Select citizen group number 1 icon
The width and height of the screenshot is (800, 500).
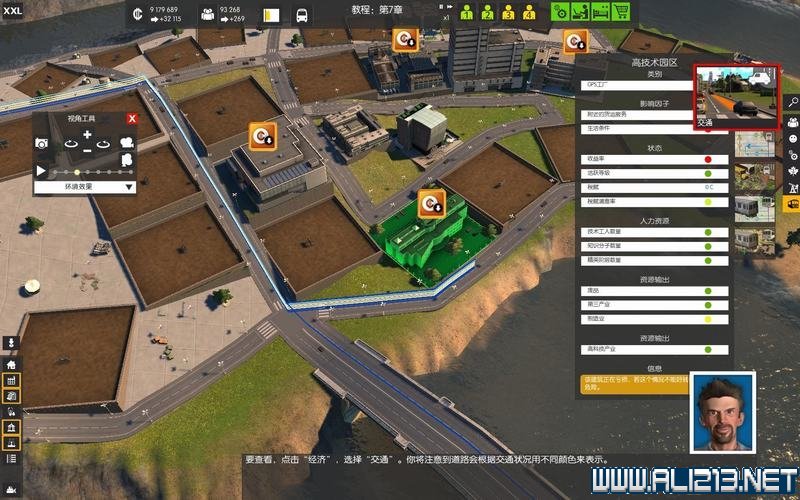click(466, 13)
